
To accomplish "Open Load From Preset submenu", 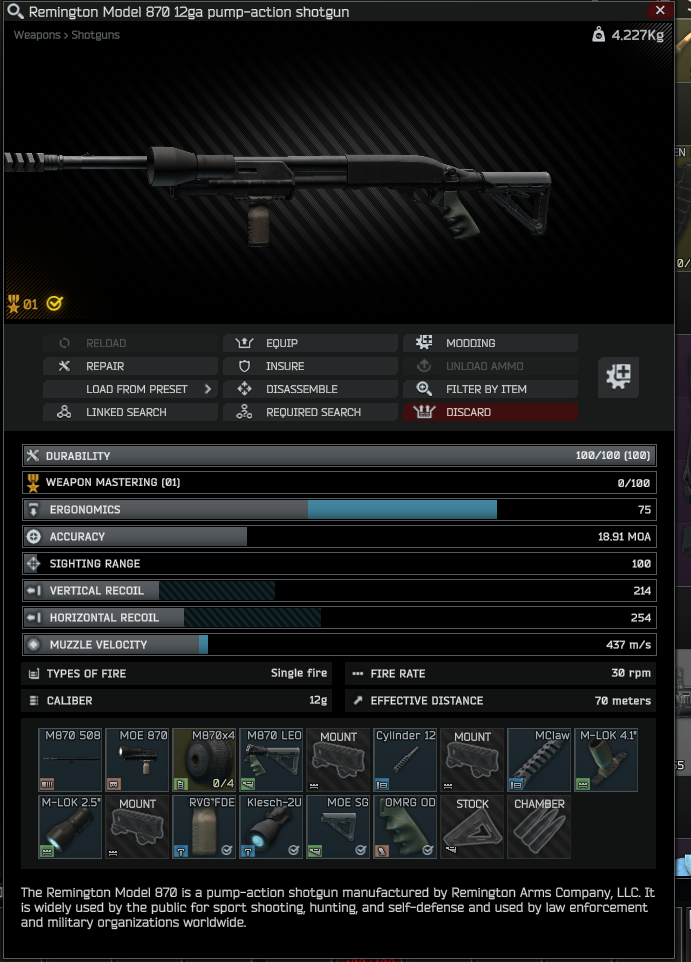I will point(129,389).
